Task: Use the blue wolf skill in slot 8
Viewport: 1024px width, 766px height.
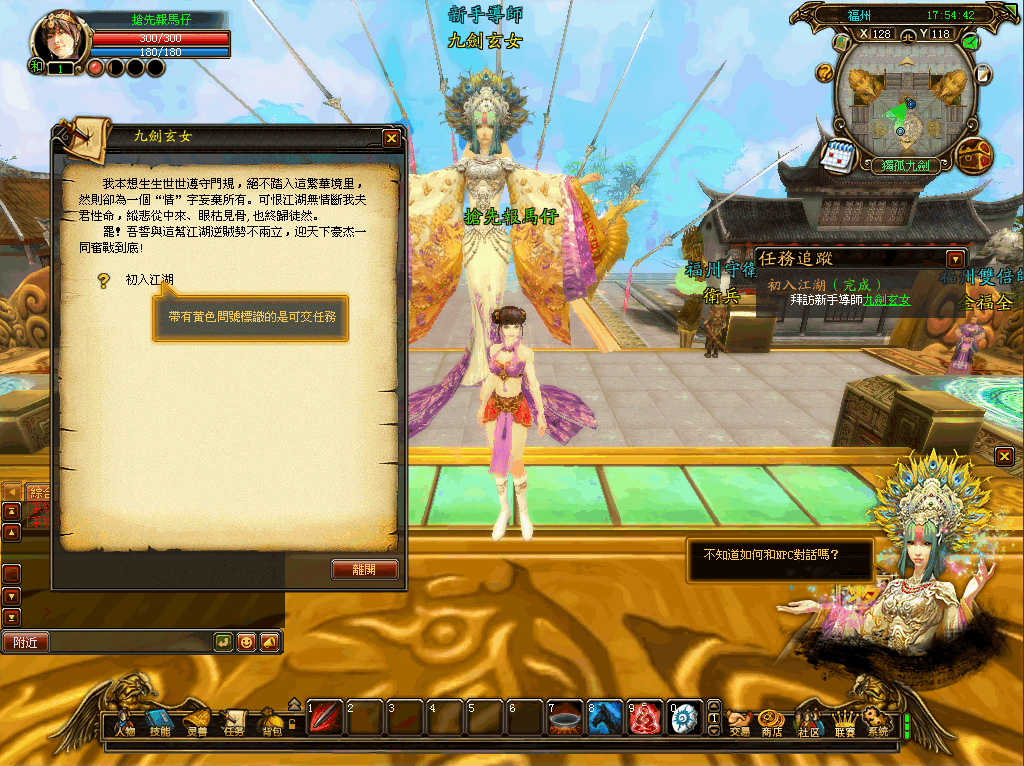Action: [x=605, y=718]
